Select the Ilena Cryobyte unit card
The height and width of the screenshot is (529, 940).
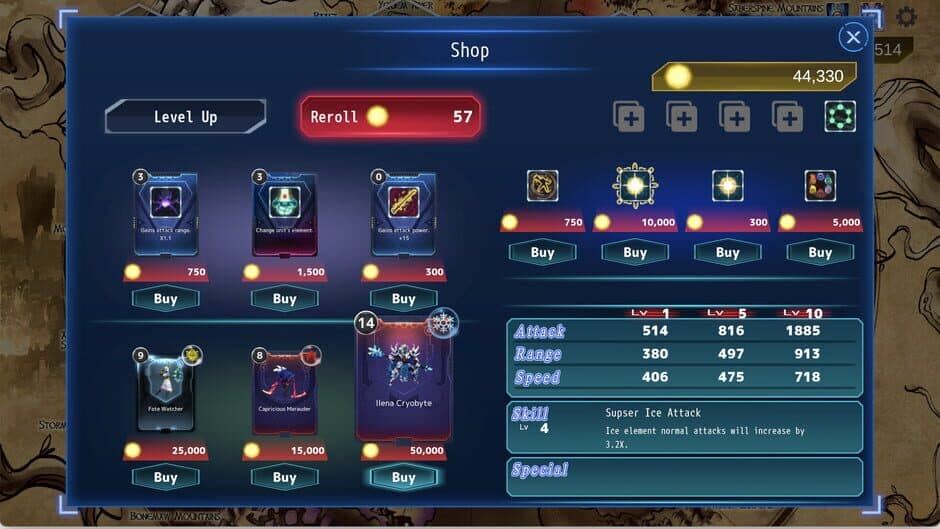pos(403,378)
